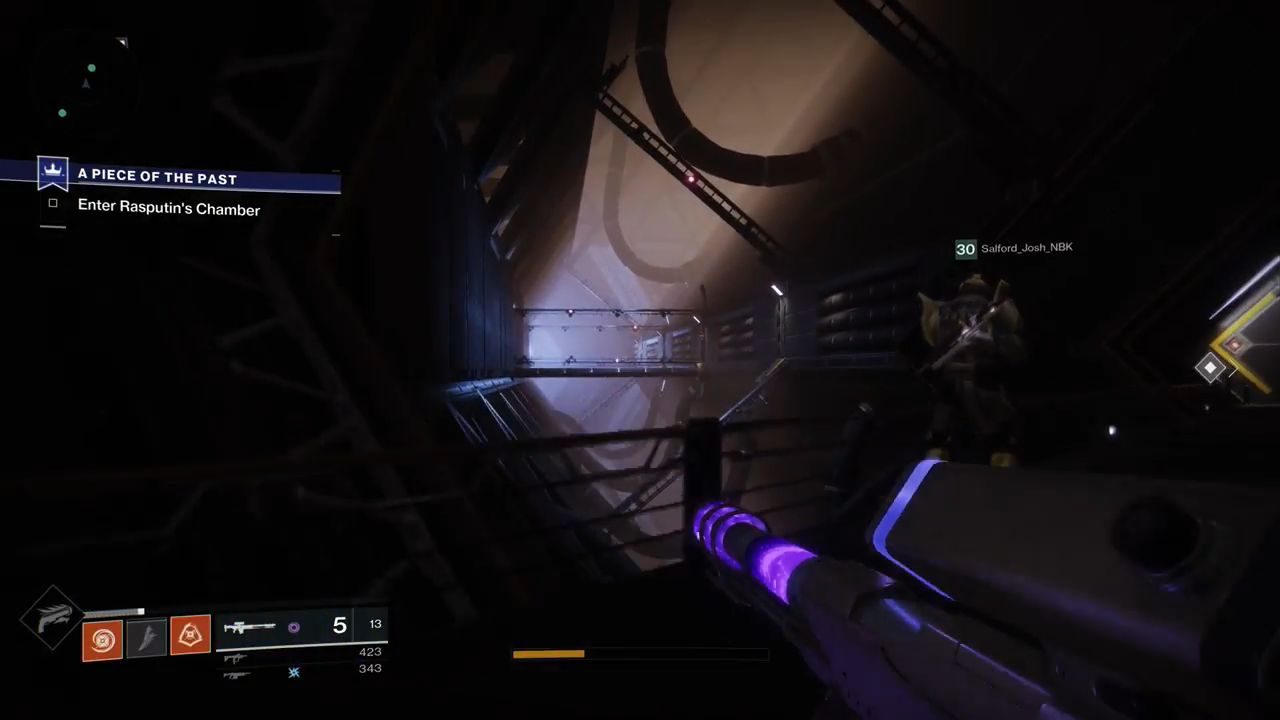Select the Salford_Josh_NBK player nameplate

pyautogui.click(x=1026, y=248)
